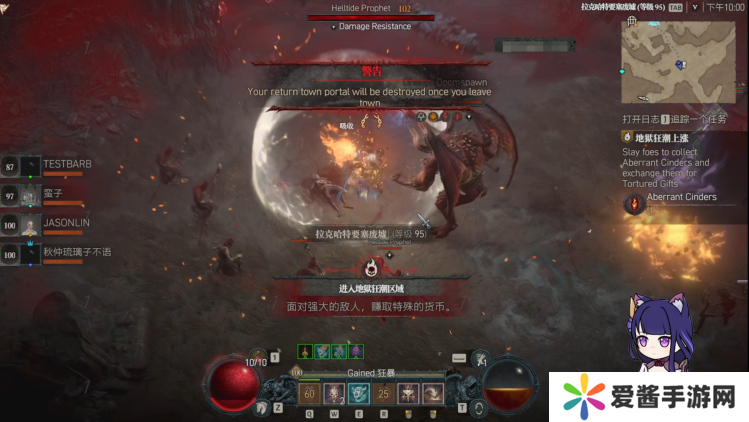Open the 地狱狂潮上涨 Helltide quest tracker
Image resolution: width=749 pixels, height=422 pixels.
658,138
